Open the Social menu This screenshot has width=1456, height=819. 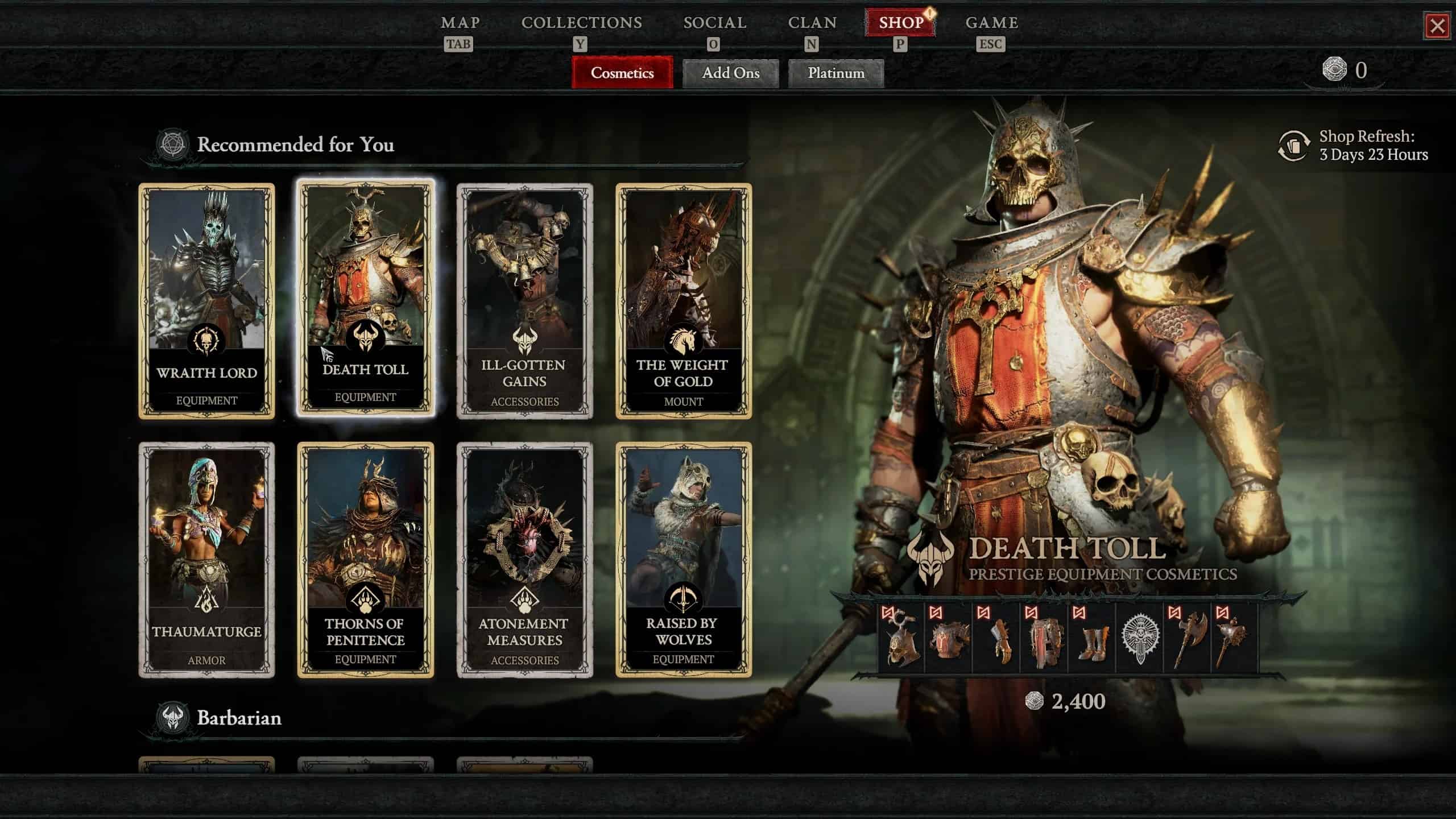pos(715,23)
